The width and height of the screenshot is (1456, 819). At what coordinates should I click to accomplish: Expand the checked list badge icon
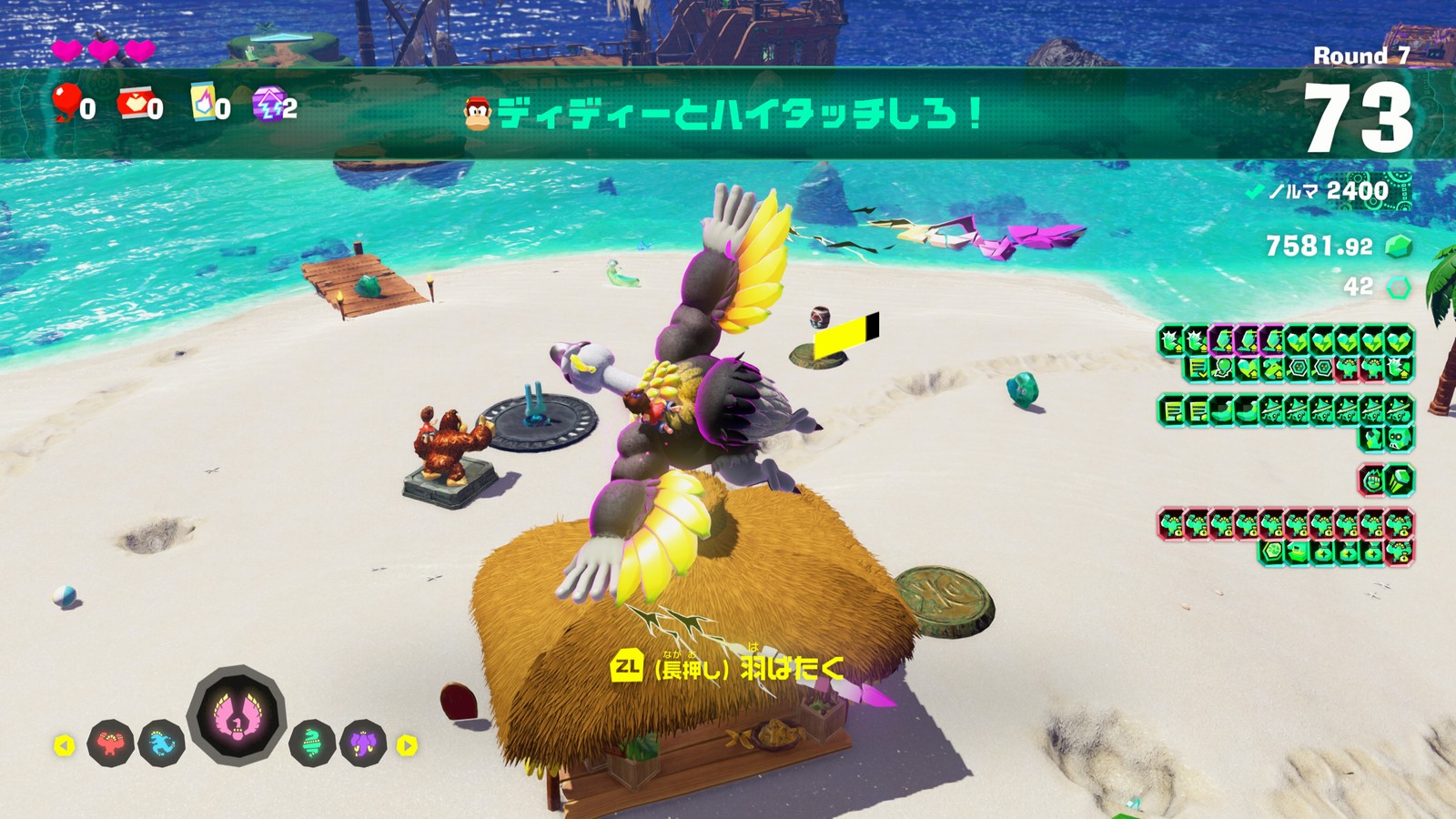[1195, 369]
